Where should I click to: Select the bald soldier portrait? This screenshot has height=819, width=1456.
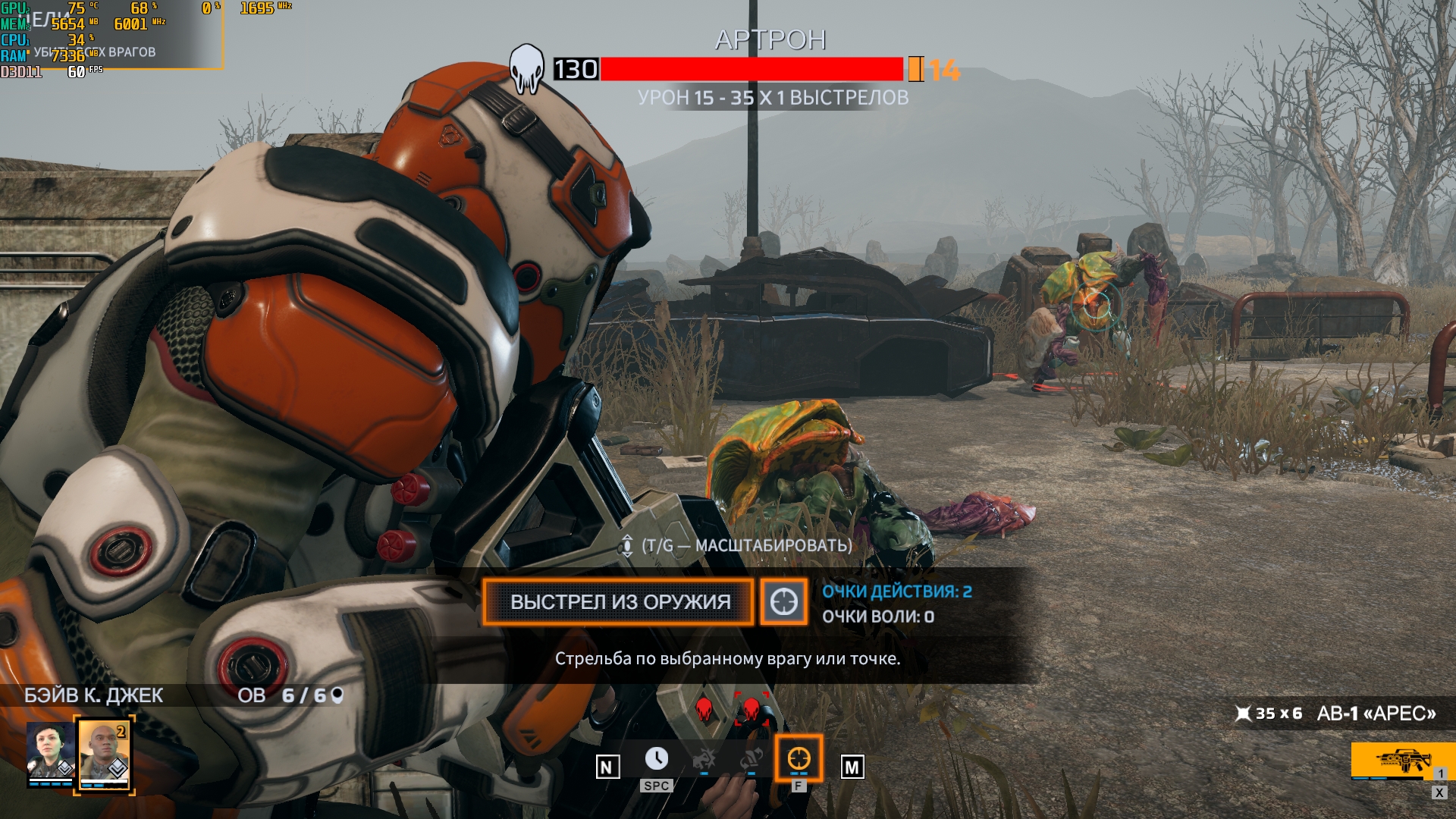click(x=104, y=754)
